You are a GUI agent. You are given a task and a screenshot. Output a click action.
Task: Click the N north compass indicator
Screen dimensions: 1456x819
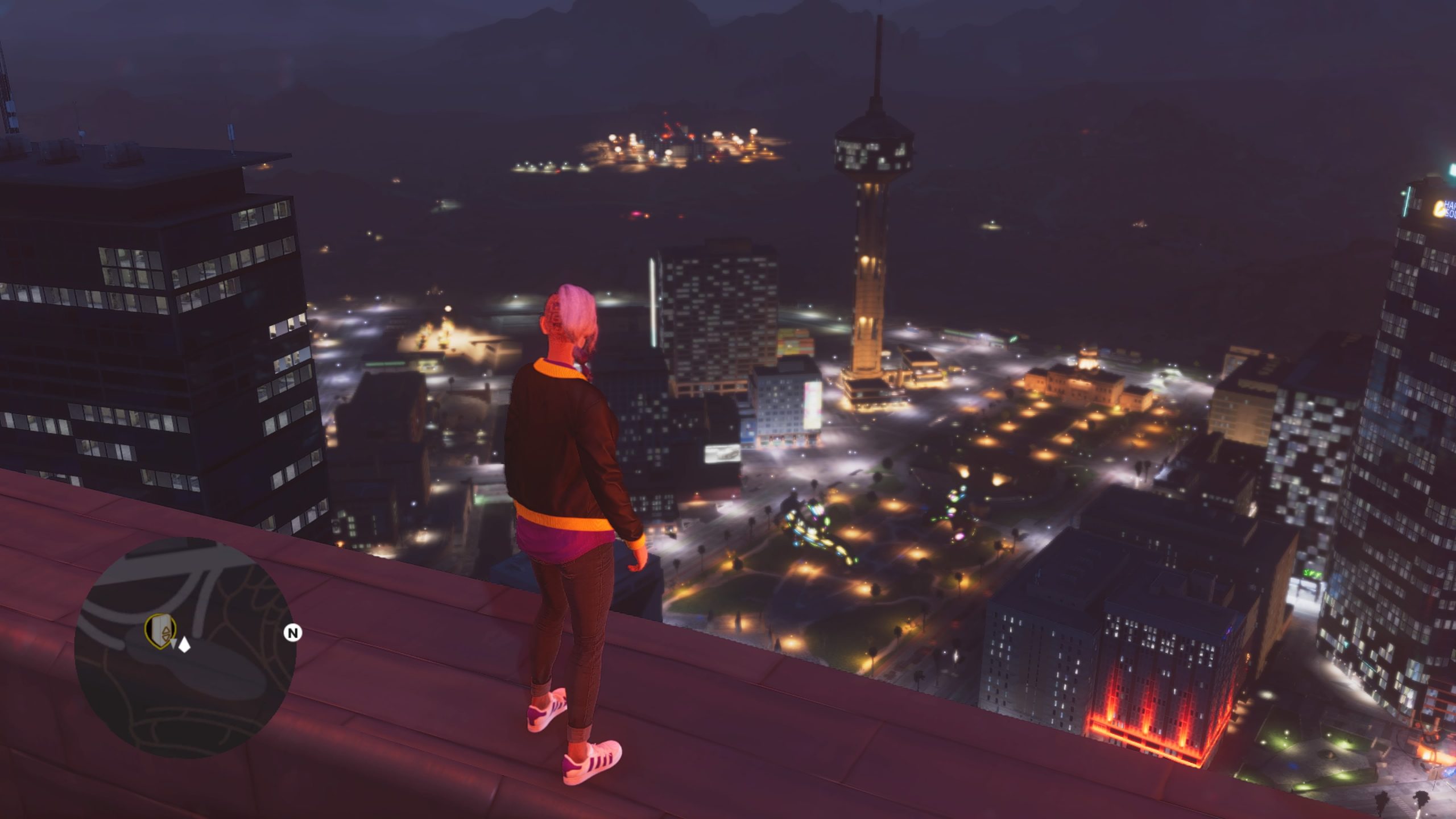click(292, 632)
